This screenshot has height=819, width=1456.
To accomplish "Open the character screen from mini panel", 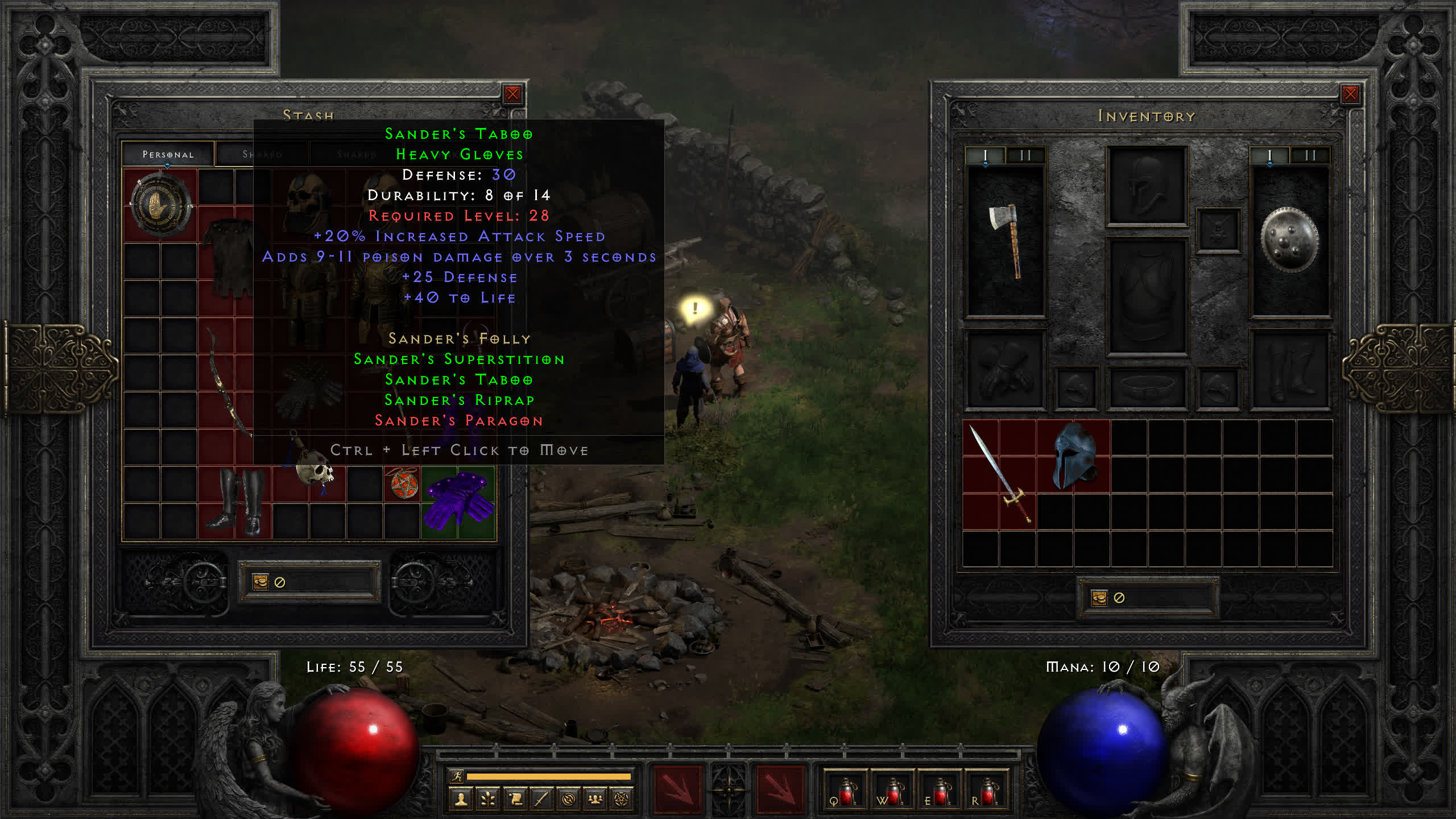I will [461, 800].
